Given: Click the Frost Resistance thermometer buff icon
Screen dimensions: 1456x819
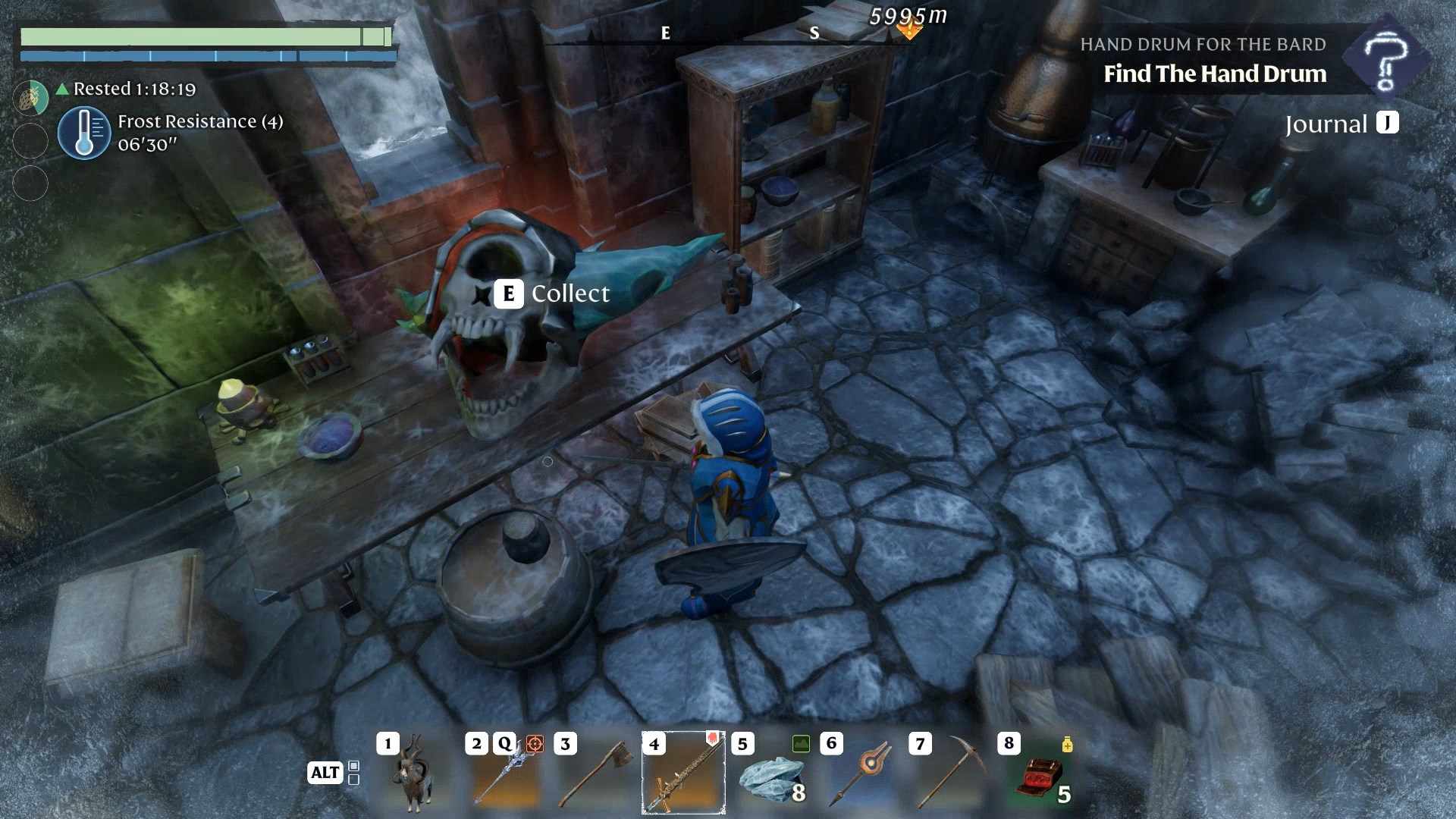Looking at the screenshot, I should 84,133.
